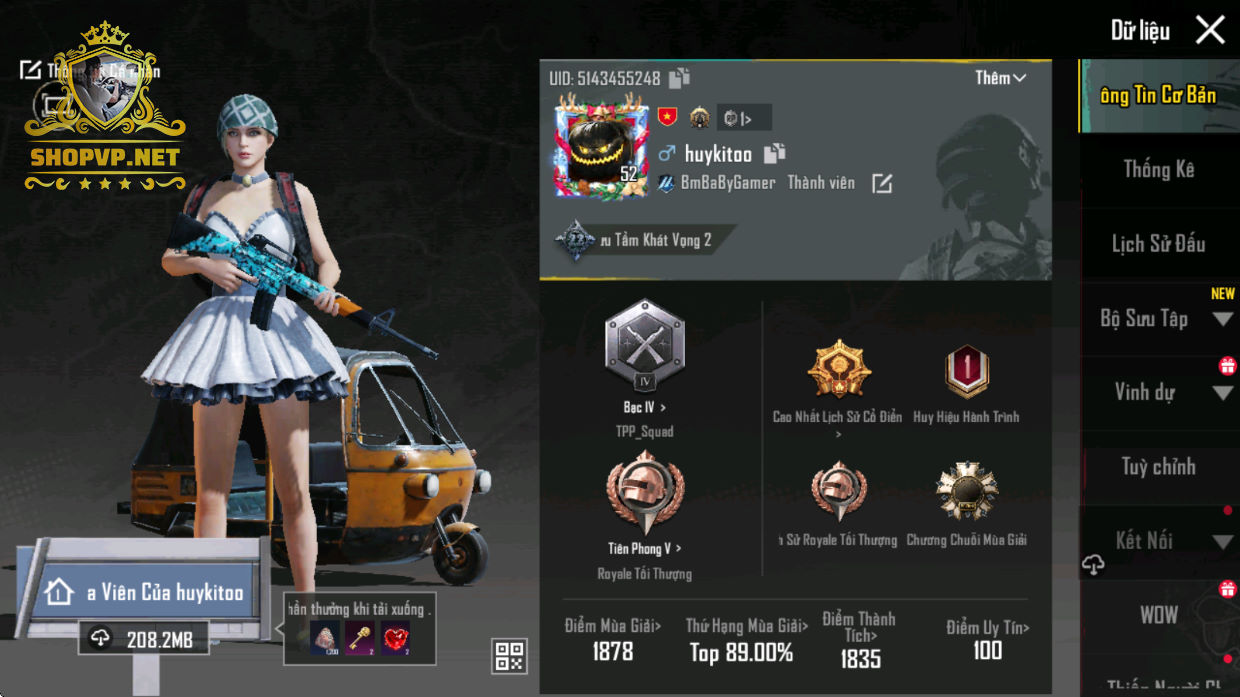This screenshot has height=697, width=1240.
Task: Select the WOW tab
Action: 1158,615
